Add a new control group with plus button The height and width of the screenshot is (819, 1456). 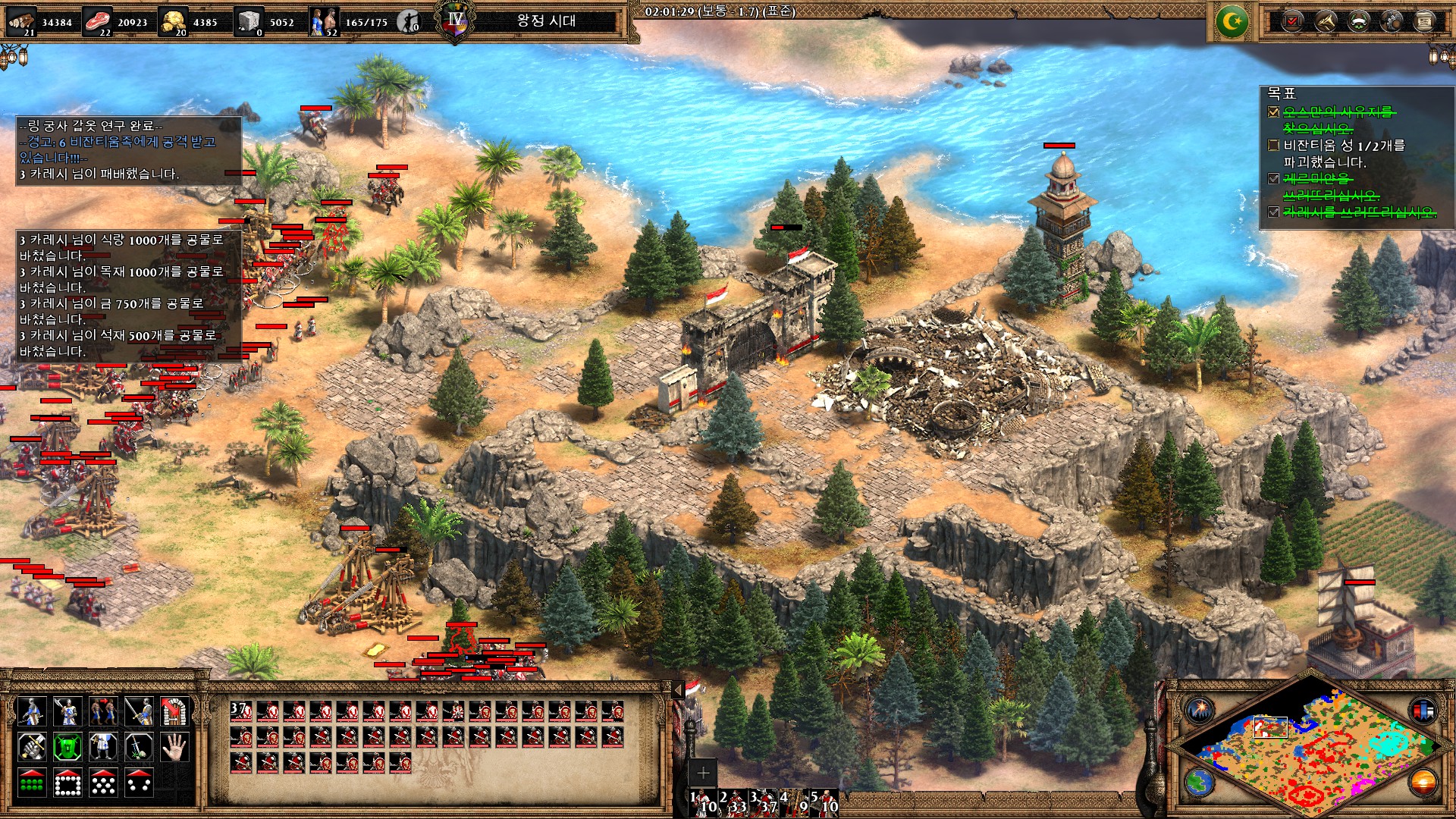click(x=703, y=773)
